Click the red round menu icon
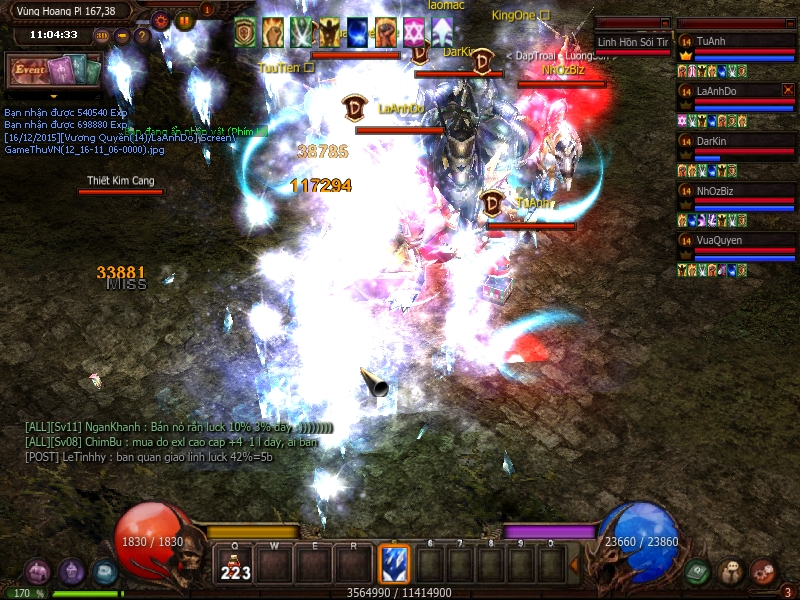Image resolution: width=800 pixels, height=600 pixels. (764, 571)
